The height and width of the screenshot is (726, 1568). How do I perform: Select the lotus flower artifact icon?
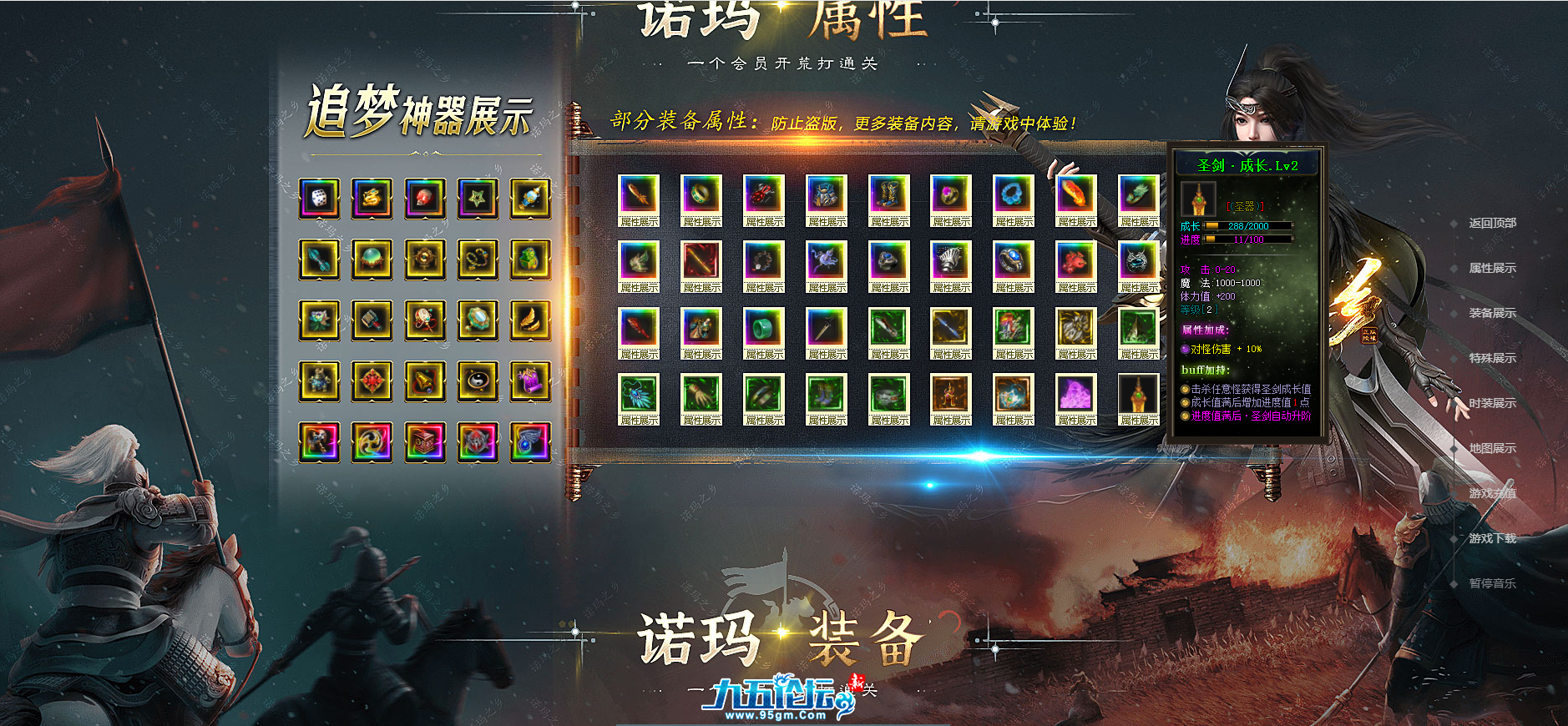(x=320, y=321)
